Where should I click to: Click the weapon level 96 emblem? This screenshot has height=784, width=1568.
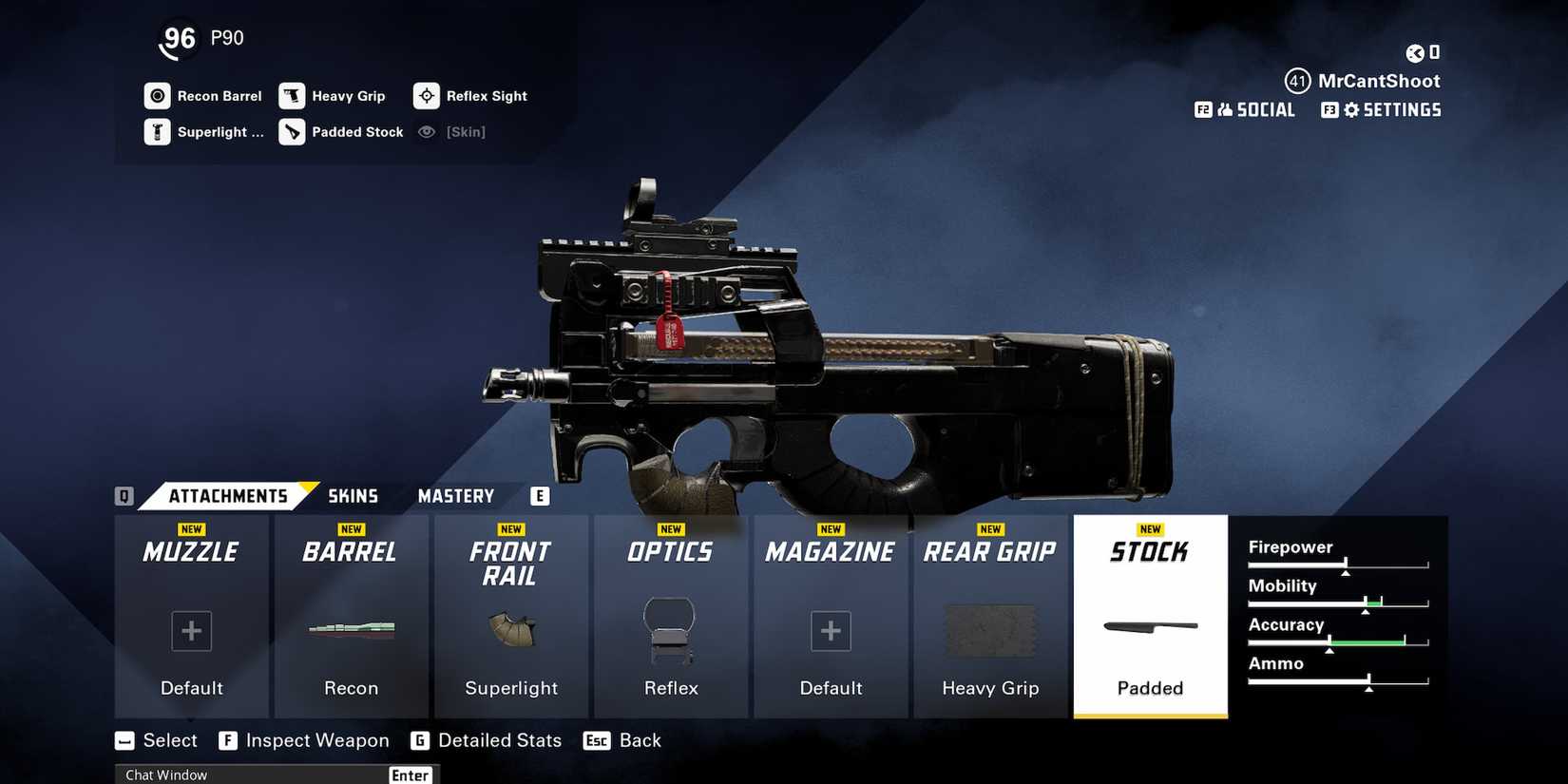178,38
